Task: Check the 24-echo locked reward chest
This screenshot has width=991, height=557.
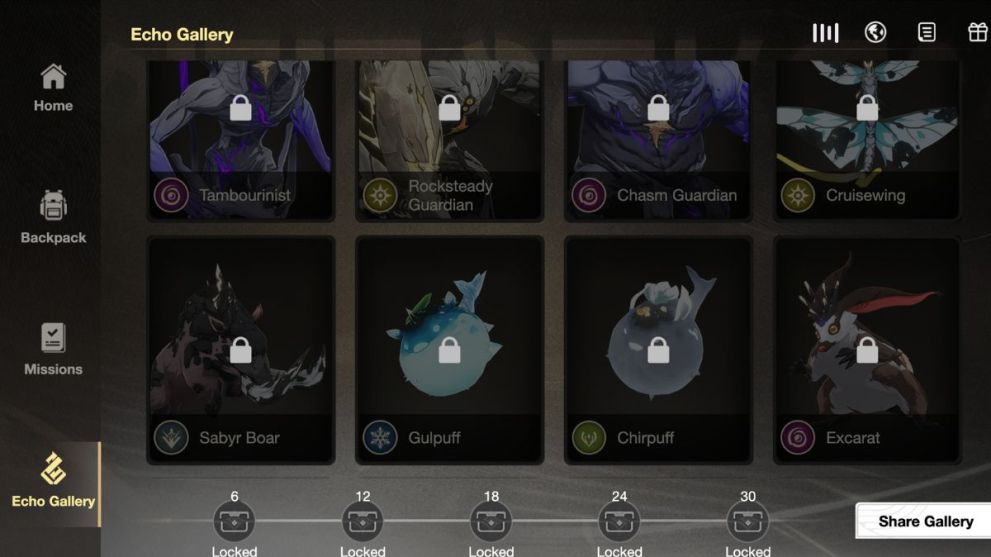Action: pyautogui.click(x=619, y=521)
